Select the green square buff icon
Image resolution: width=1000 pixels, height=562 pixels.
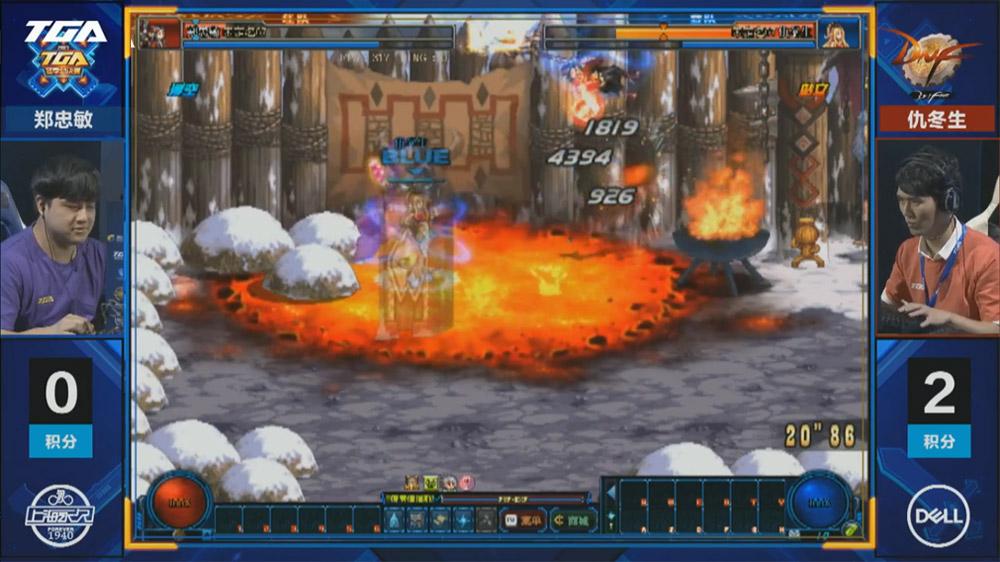coord(431,483)
